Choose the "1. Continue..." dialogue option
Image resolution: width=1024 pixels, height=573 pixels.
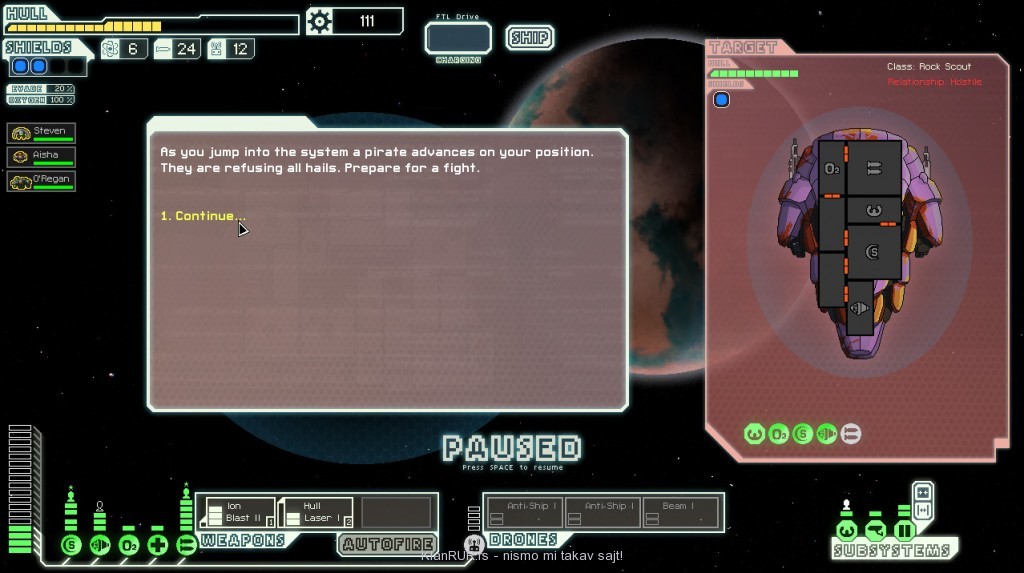click(x=203, y=216)
